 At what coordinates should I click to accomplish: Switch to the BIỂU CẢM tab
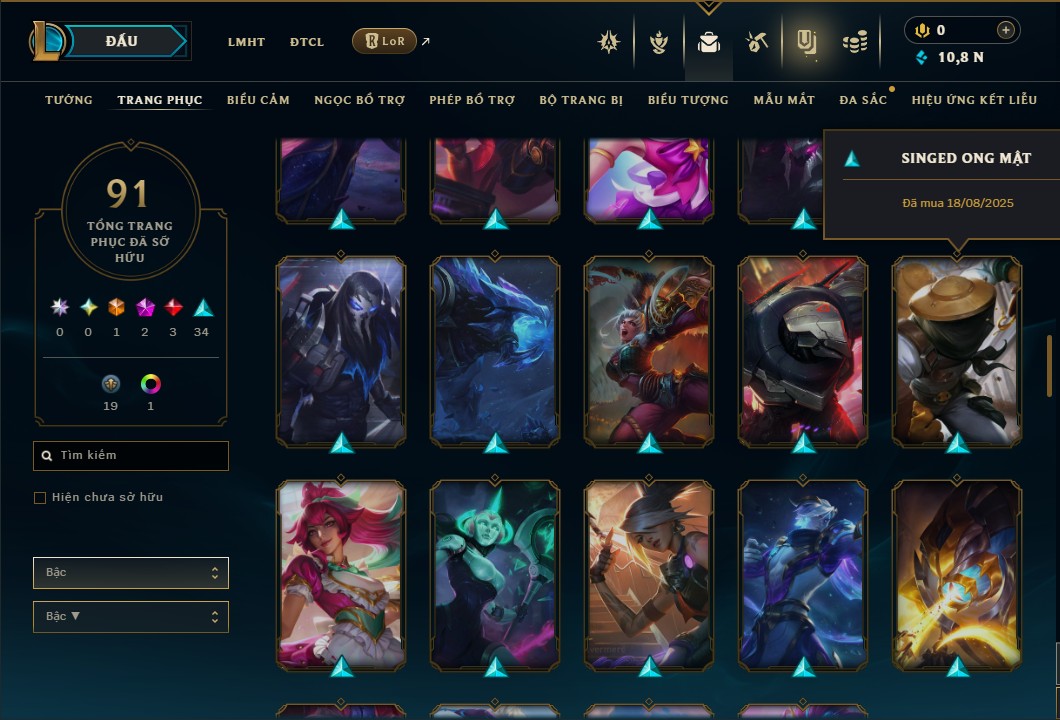(258, 100)
